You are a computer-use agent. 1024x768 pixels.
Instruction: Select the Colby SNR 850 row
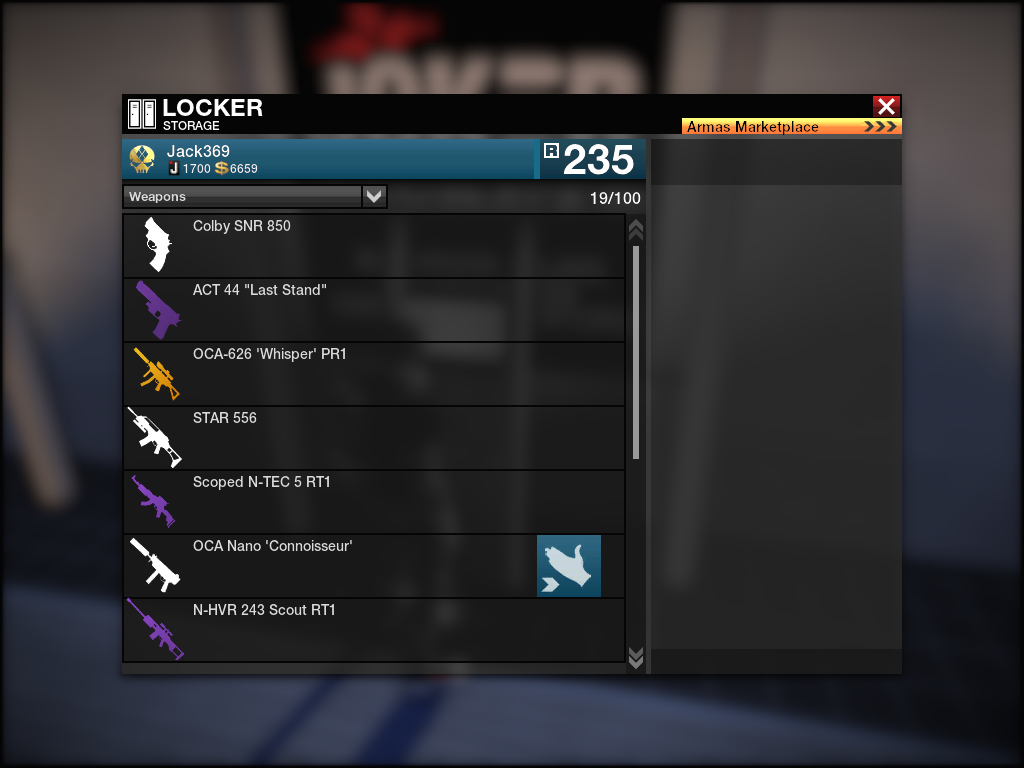pyautogui.click(x=373, y=246)
